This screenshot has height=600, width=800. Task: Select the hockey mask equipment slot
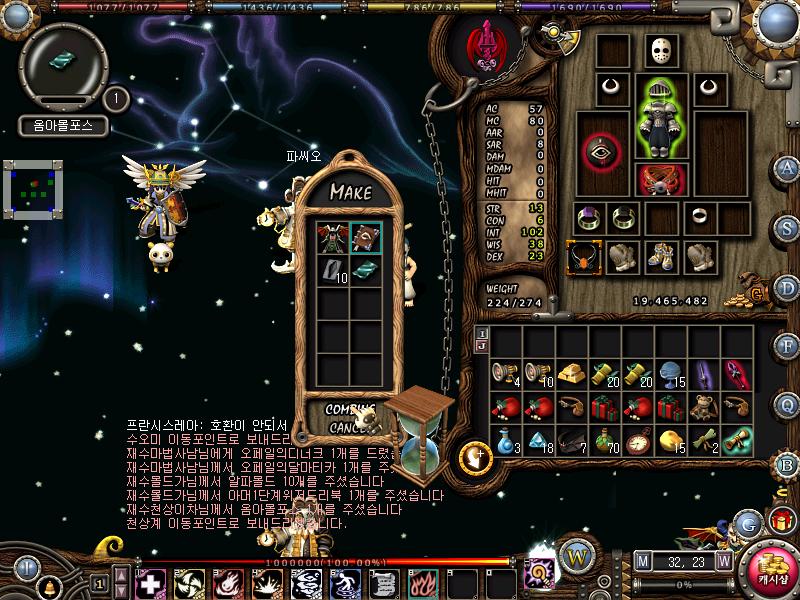pos(658,51)
